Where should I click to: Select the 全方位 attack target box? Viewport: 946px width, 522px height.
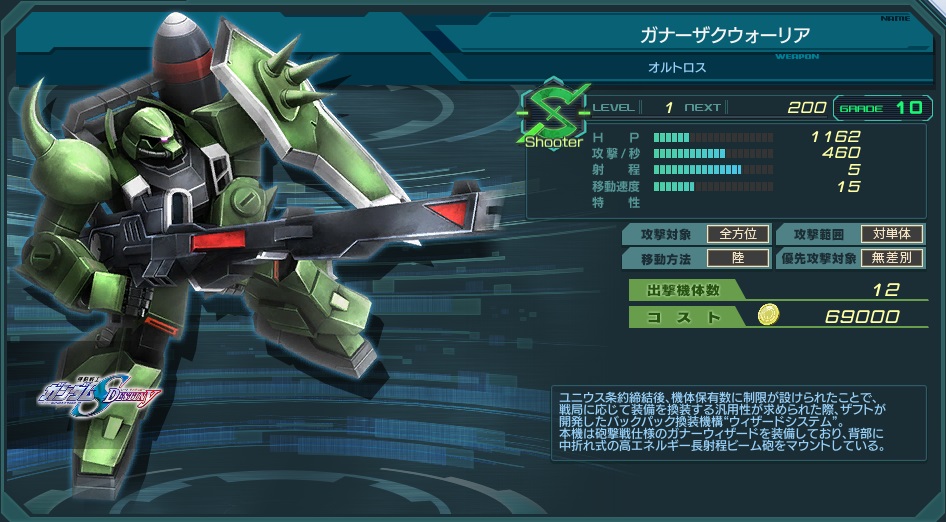pos(738,234)
